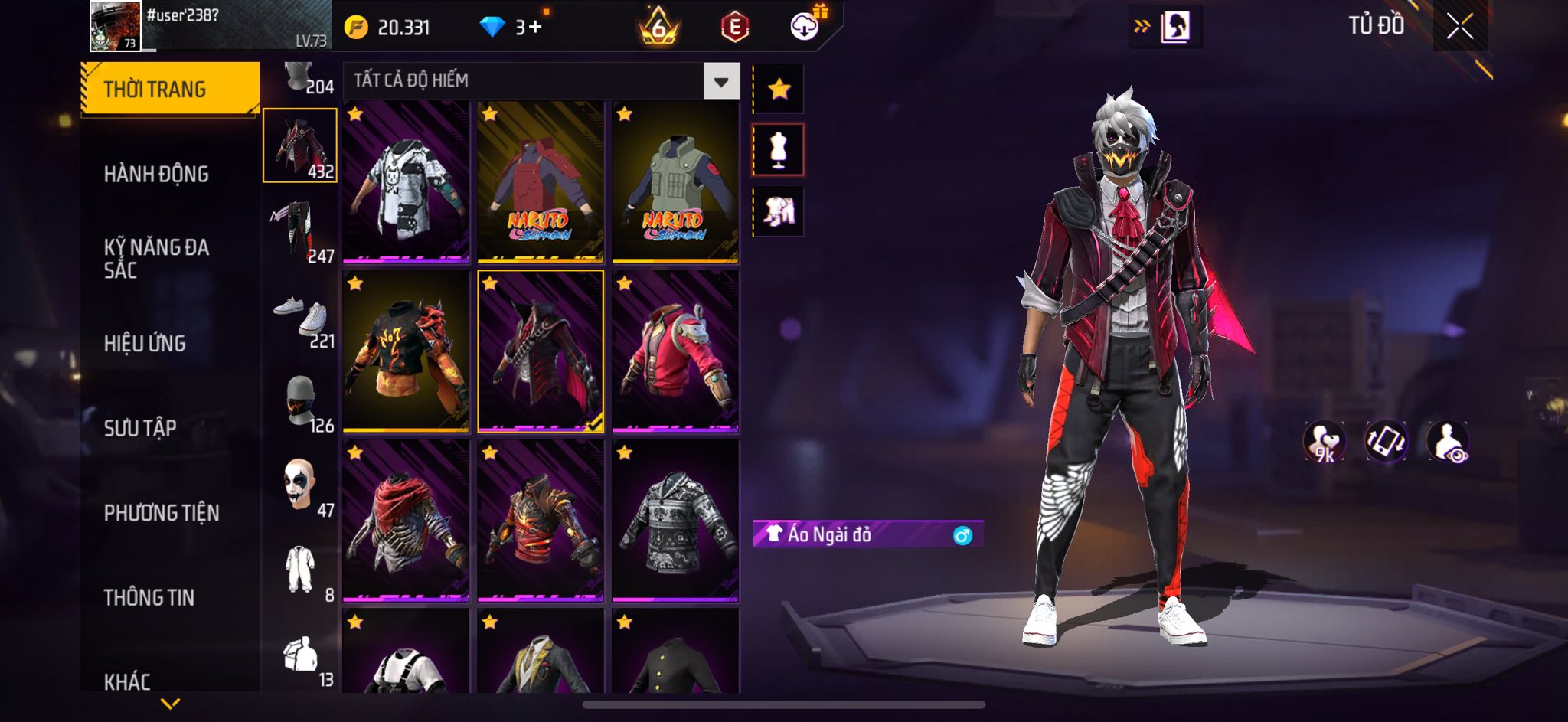
Task: Open the player profile avatar
Action: point(116,26)
